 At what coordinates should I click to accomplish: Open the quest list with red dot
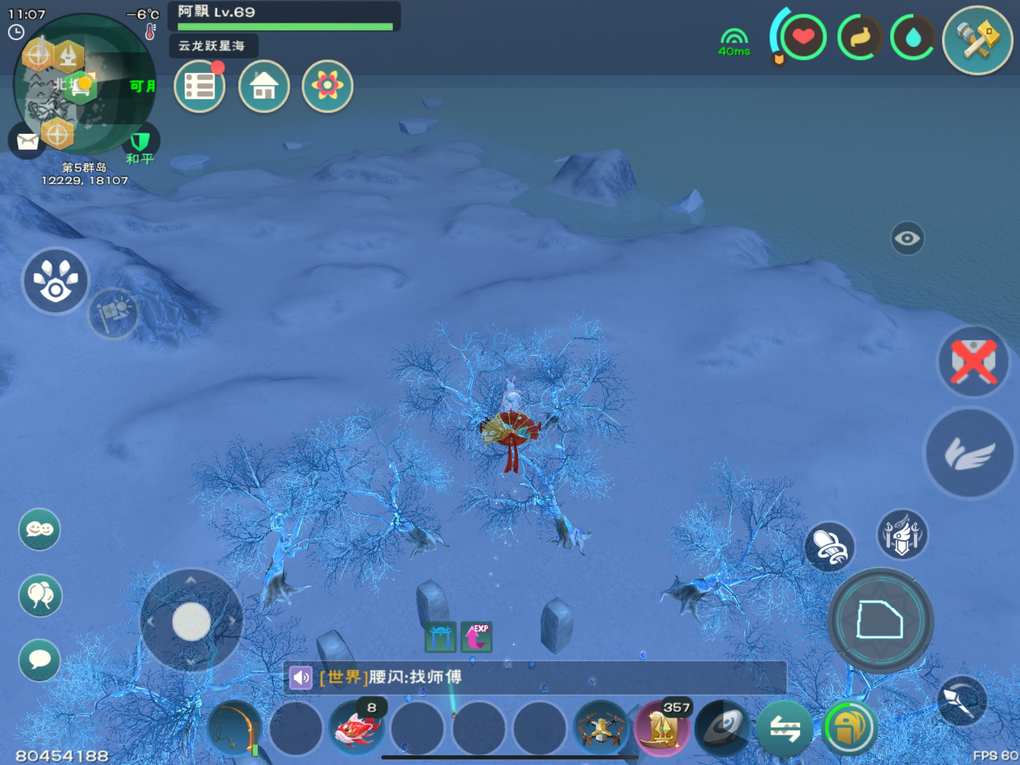[200, 86]
